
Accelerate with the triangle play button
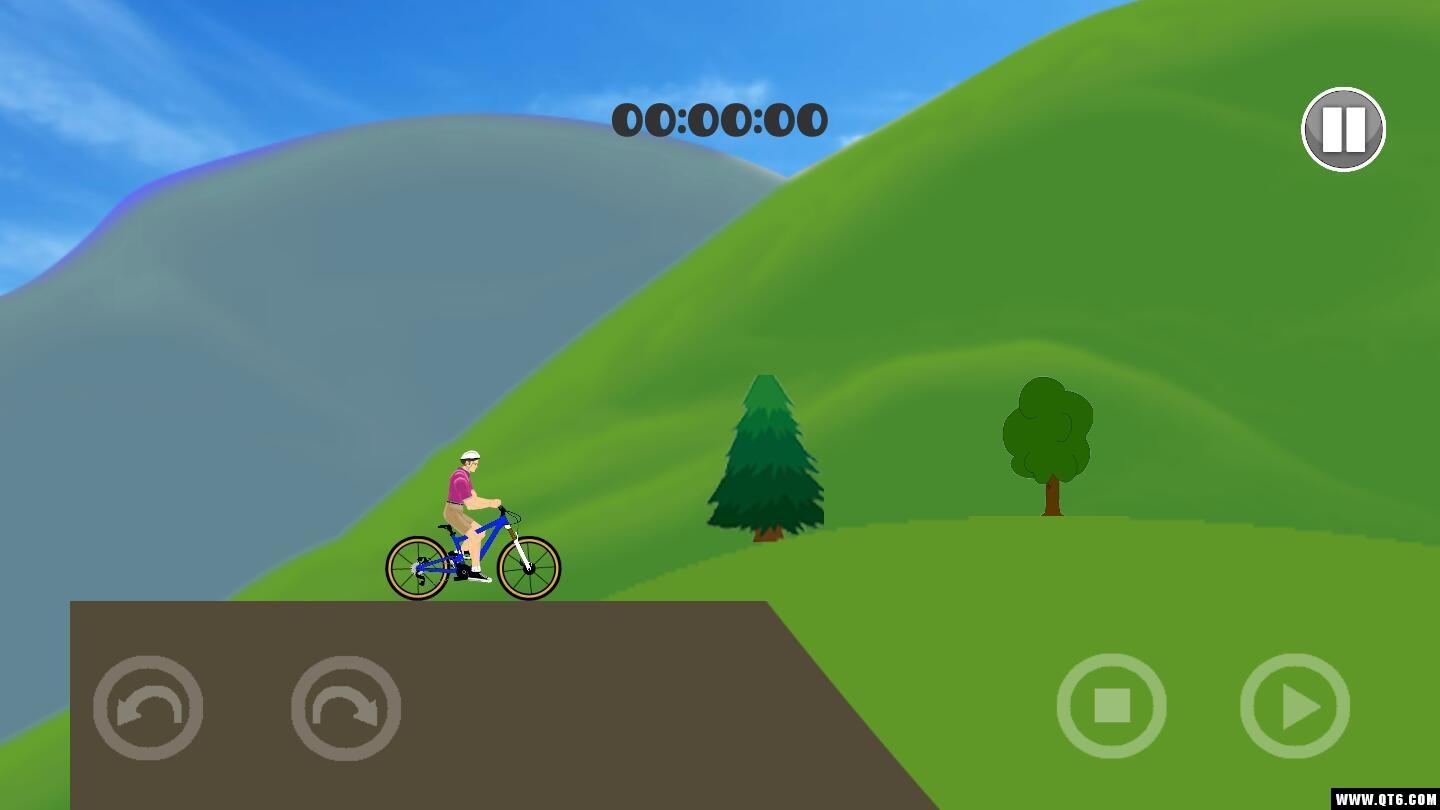[1295, 706]
